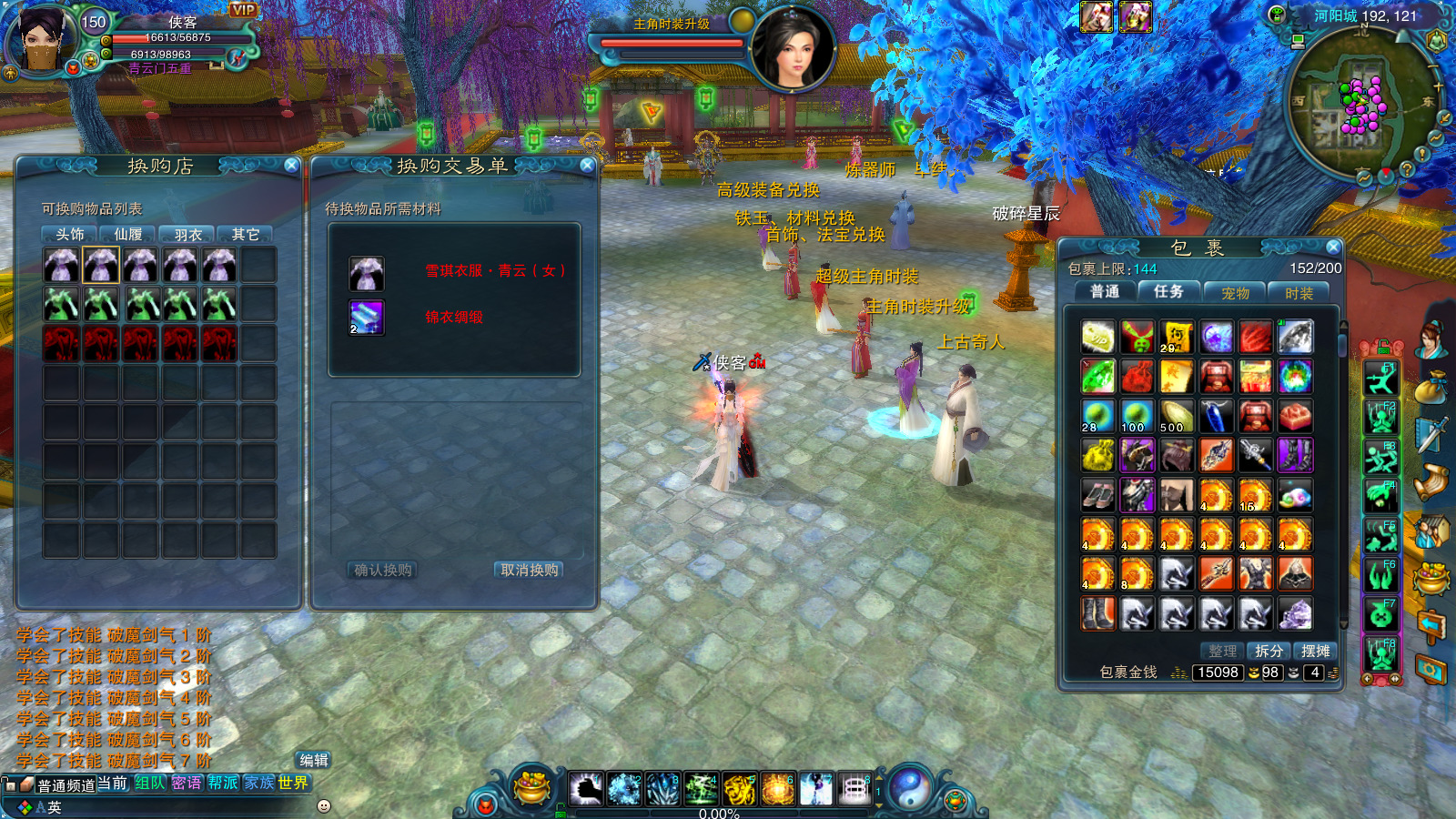View the 时装 bag tab
Image resolution: width=1456 pixels, height=819 pixels.
tap(1299, 293)
